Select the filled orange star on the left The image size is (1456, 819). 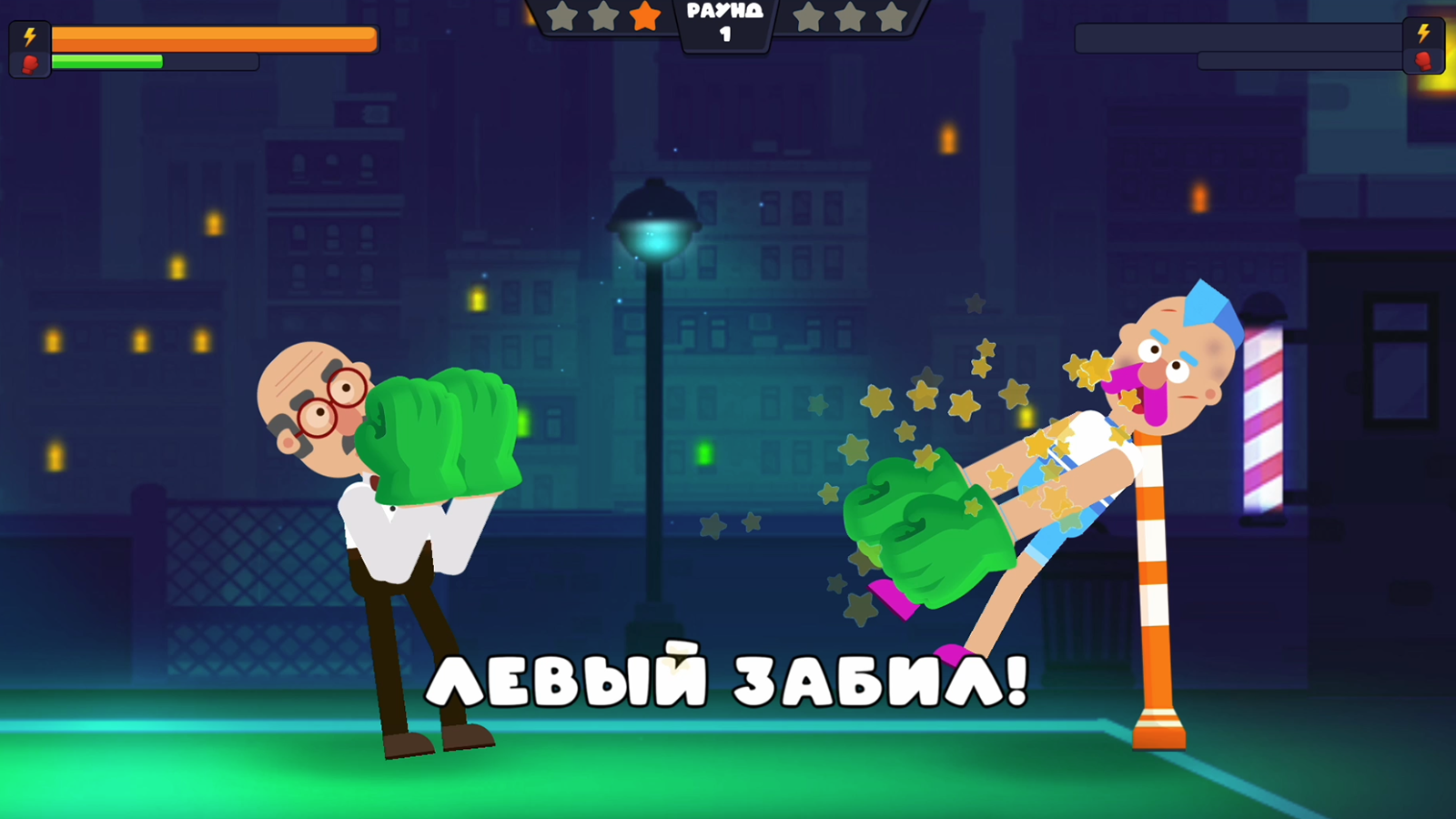tap(647, 15)
